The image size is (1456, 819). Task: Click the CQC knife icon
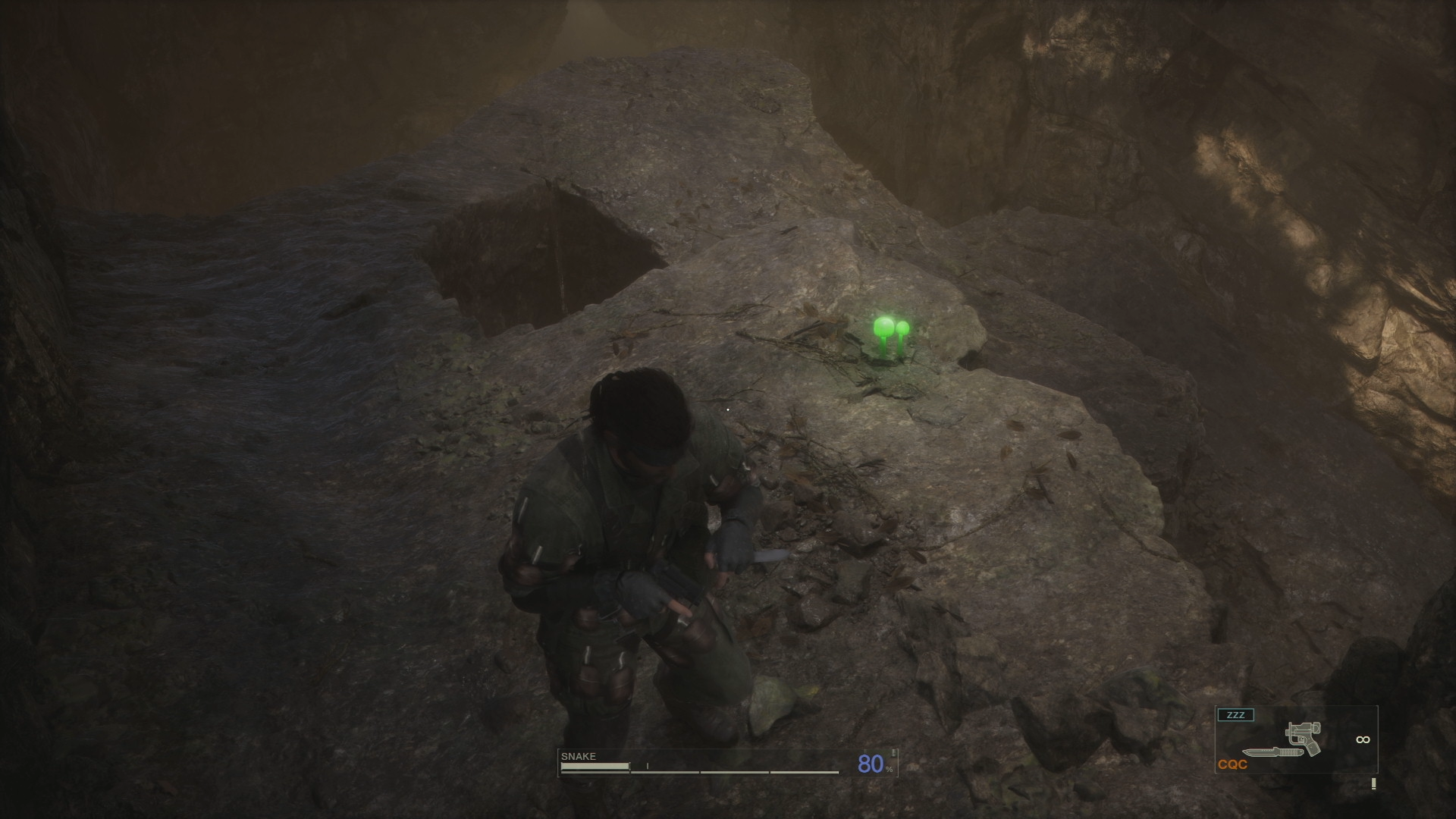click(1271, 753)
